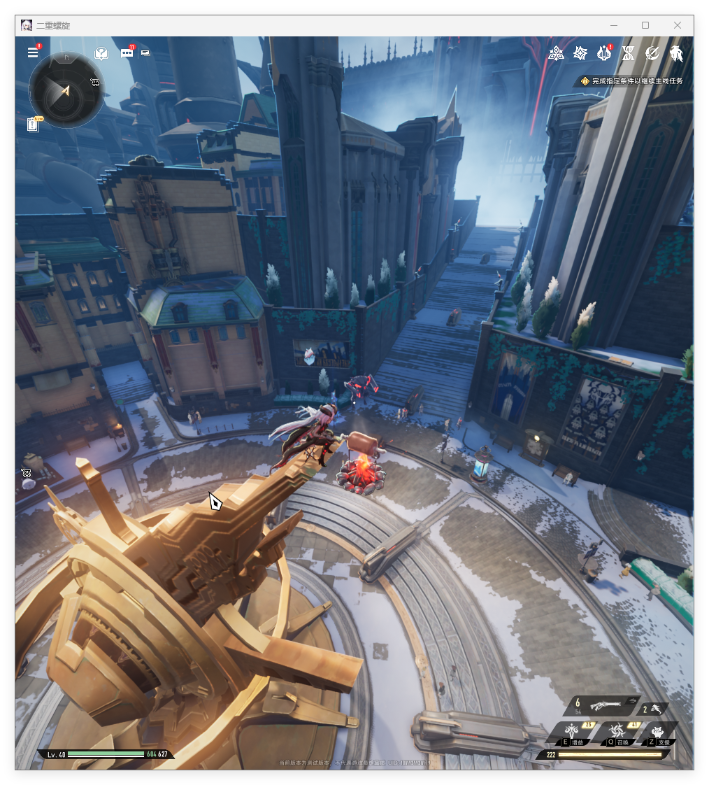The height and width of the screenshot is (785, 709).
Task: Open the chat messages bubble icon
Action: coord(127,52)
